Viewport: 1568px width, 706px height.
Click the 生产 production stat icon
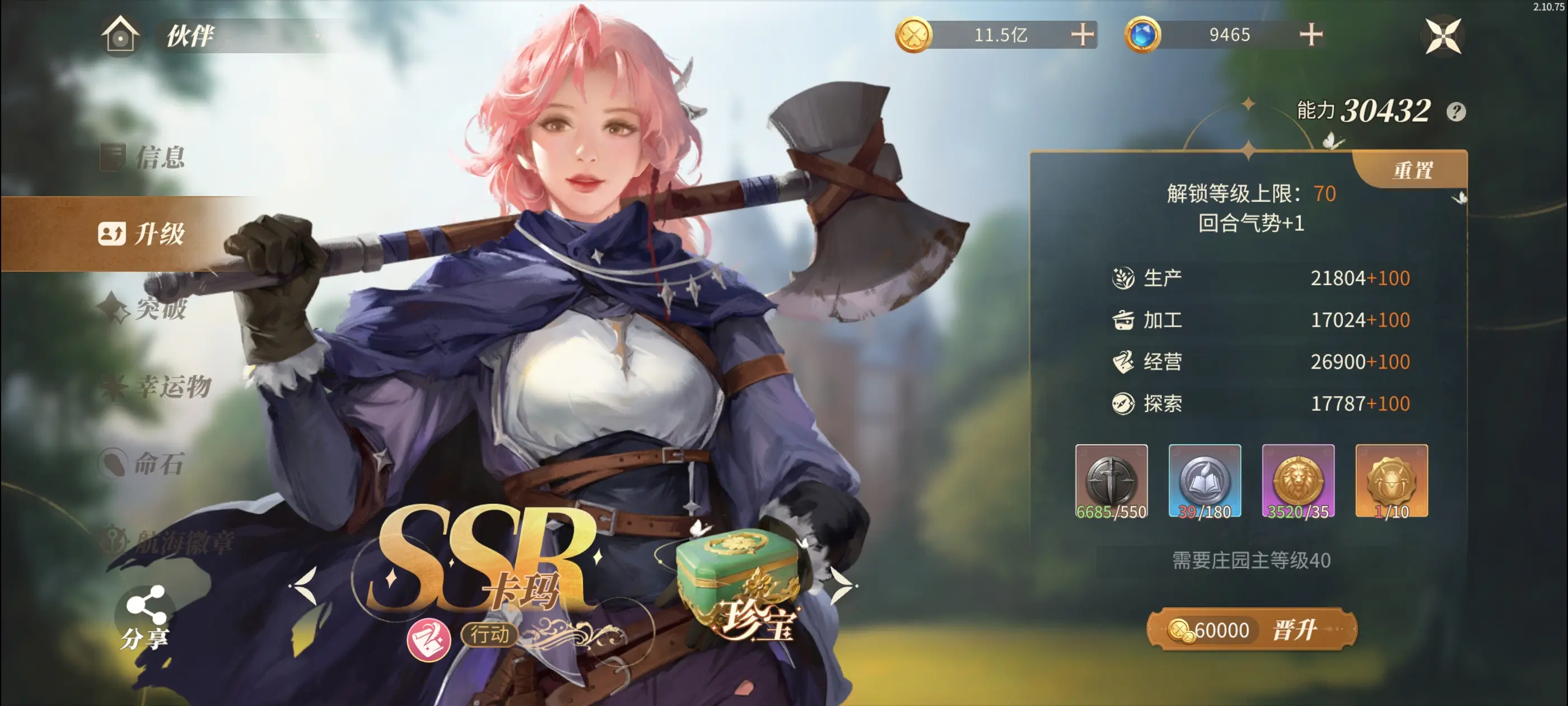(1125, 277)
